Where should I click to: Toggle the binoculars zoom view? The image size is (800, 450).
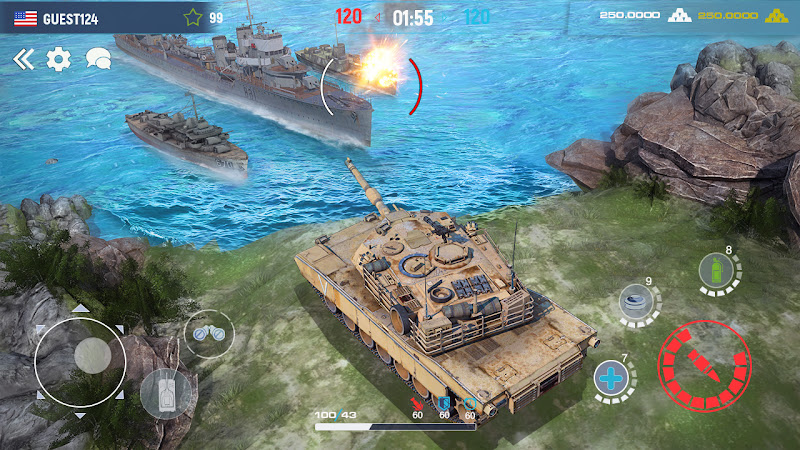tap(209, 333)
